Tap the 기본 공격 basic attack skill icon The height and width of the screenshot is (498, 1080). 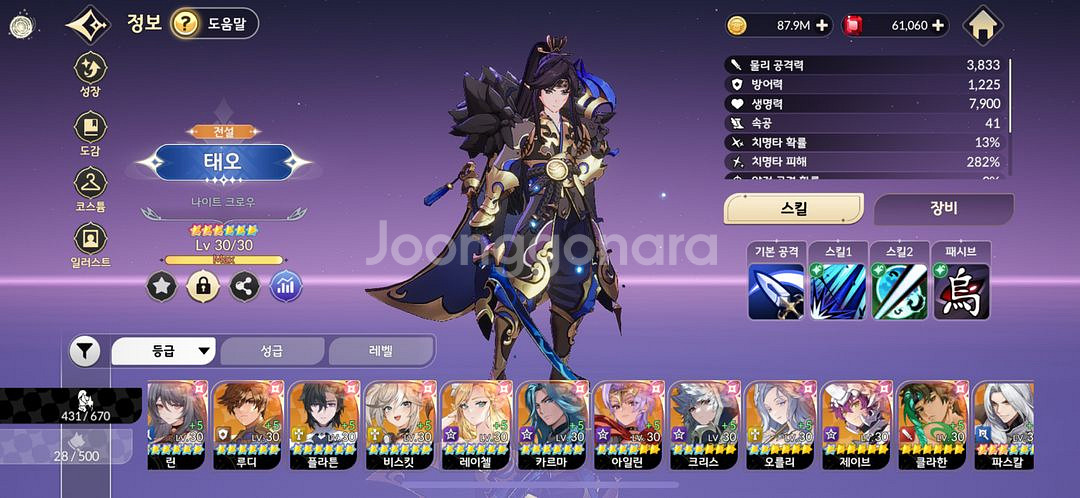tap(776, 291)
